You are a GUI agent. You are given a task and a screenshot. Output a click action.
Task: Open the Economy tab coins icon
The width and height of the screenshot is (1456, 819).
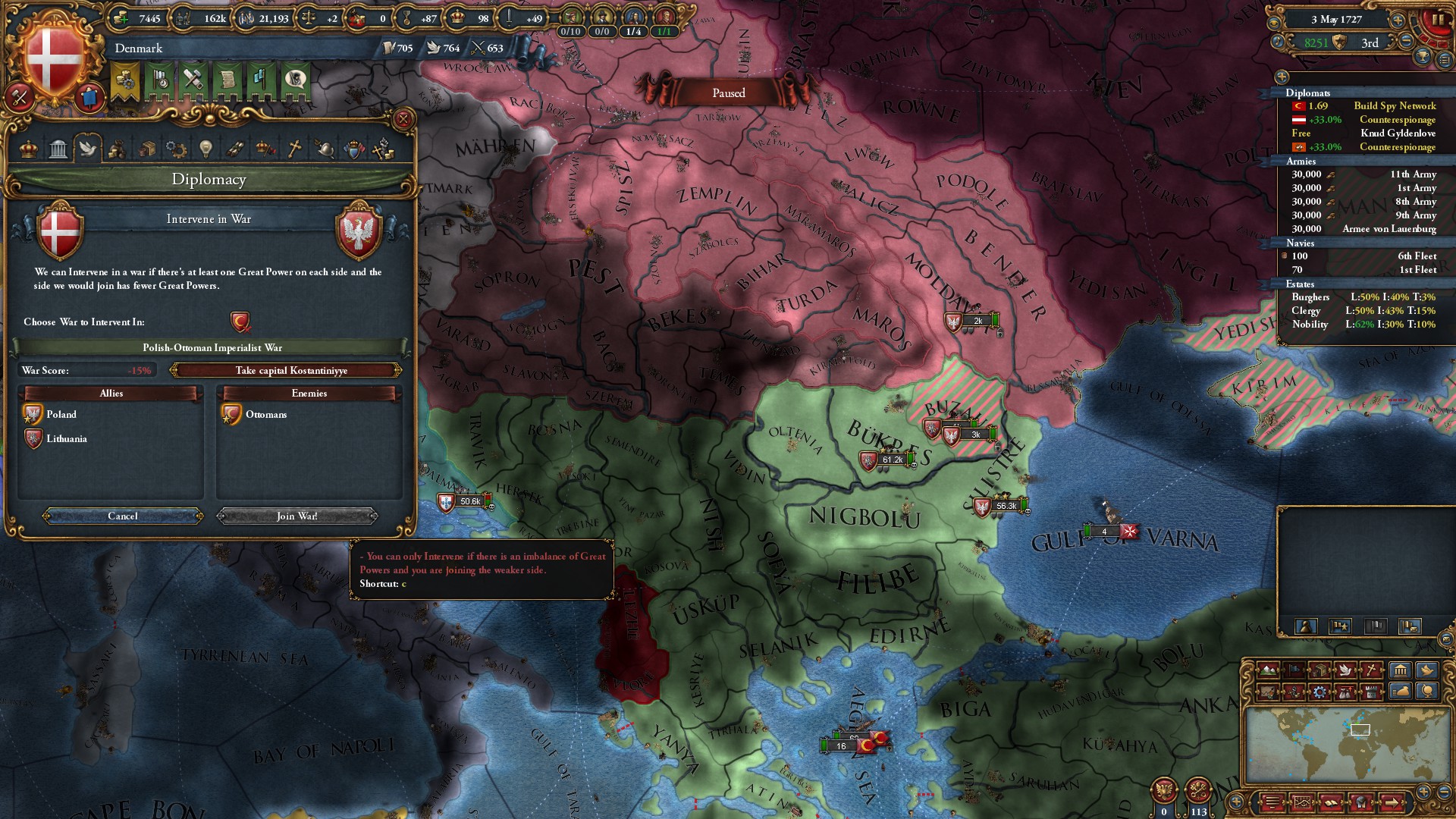(116, 149)
